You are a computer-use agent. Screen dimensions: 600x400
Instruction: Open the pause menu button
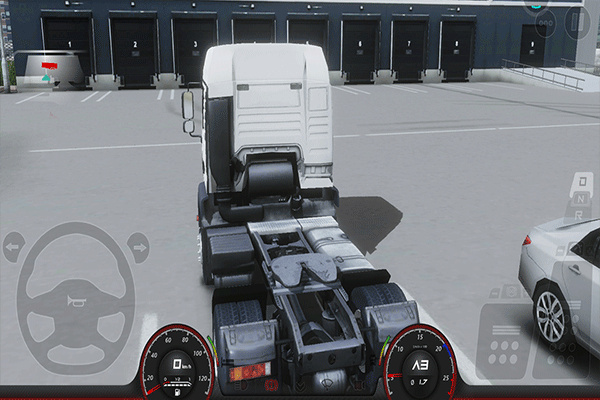click(x=577, y=20)
